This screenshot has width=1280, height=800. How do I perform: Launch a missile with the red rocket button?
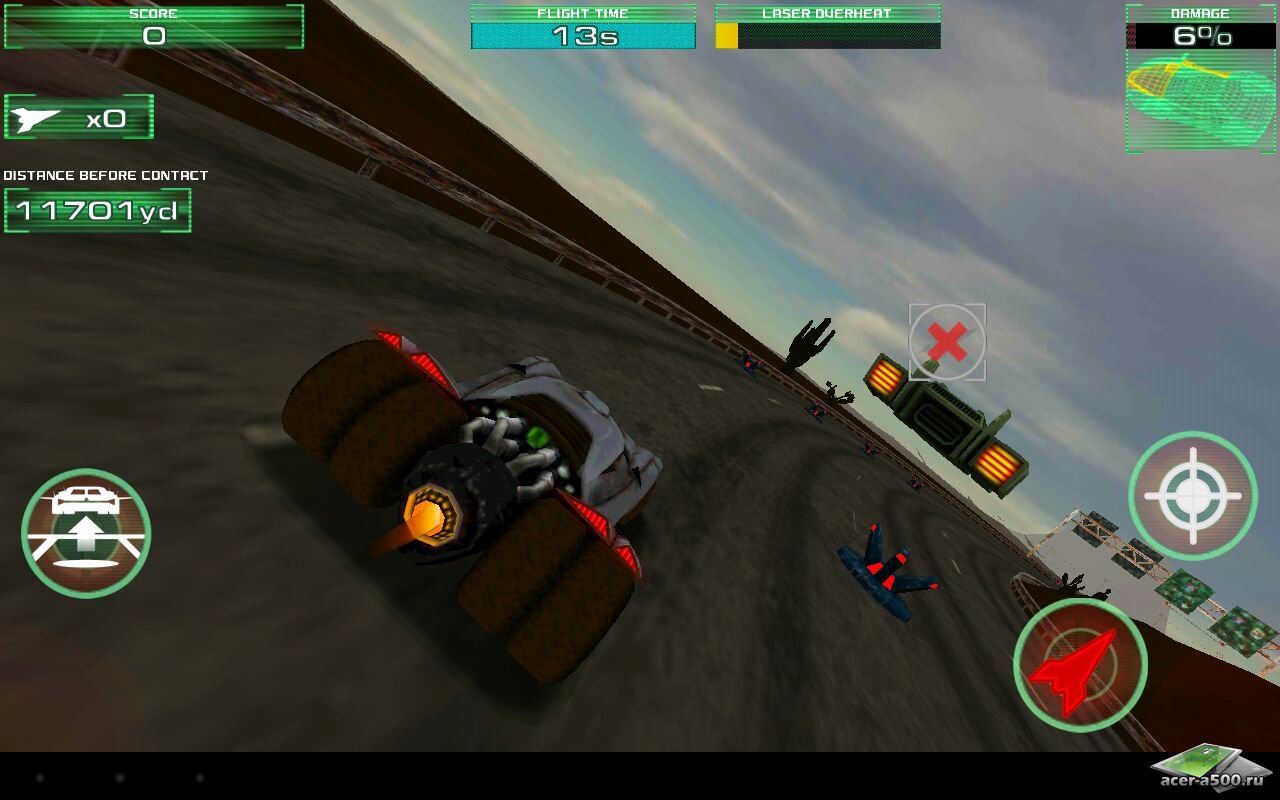point(1080,665)
